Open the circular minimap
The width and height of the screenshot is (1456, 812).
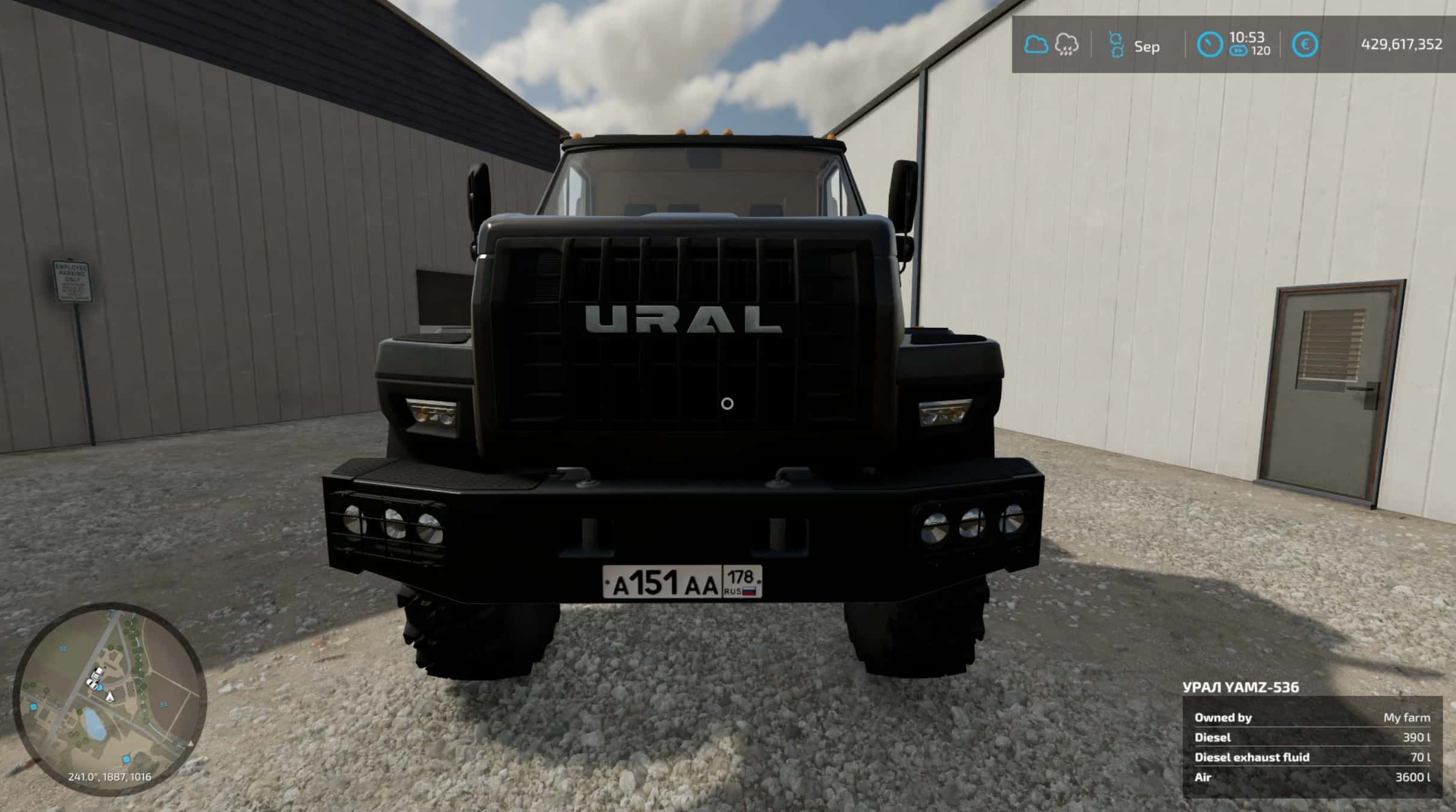(x=110, y=698)
